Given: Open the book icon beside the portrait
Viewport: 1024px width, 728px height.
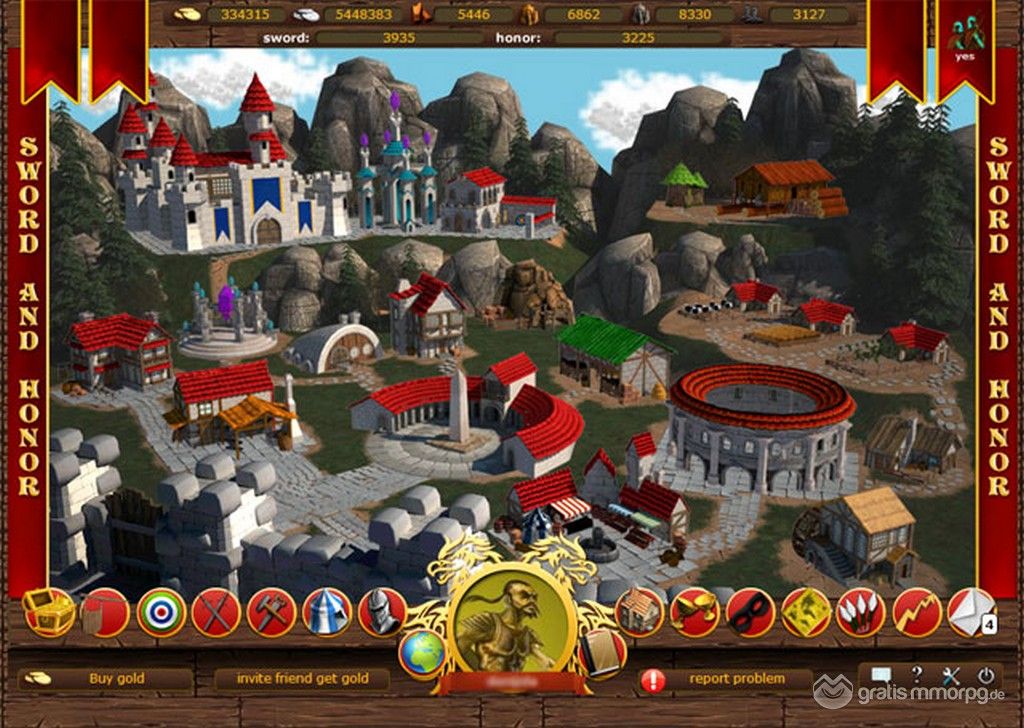Looking at the screenshot, I should [601, 652].
